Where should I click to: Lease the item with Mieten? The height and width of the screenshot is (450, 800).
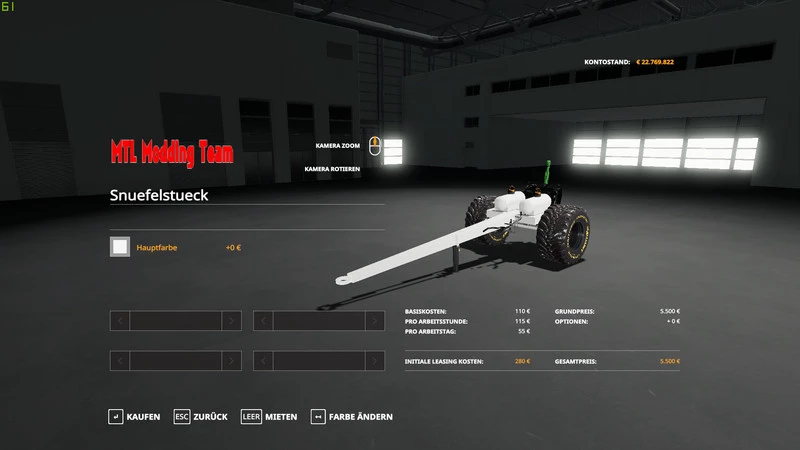click(270, 416)
